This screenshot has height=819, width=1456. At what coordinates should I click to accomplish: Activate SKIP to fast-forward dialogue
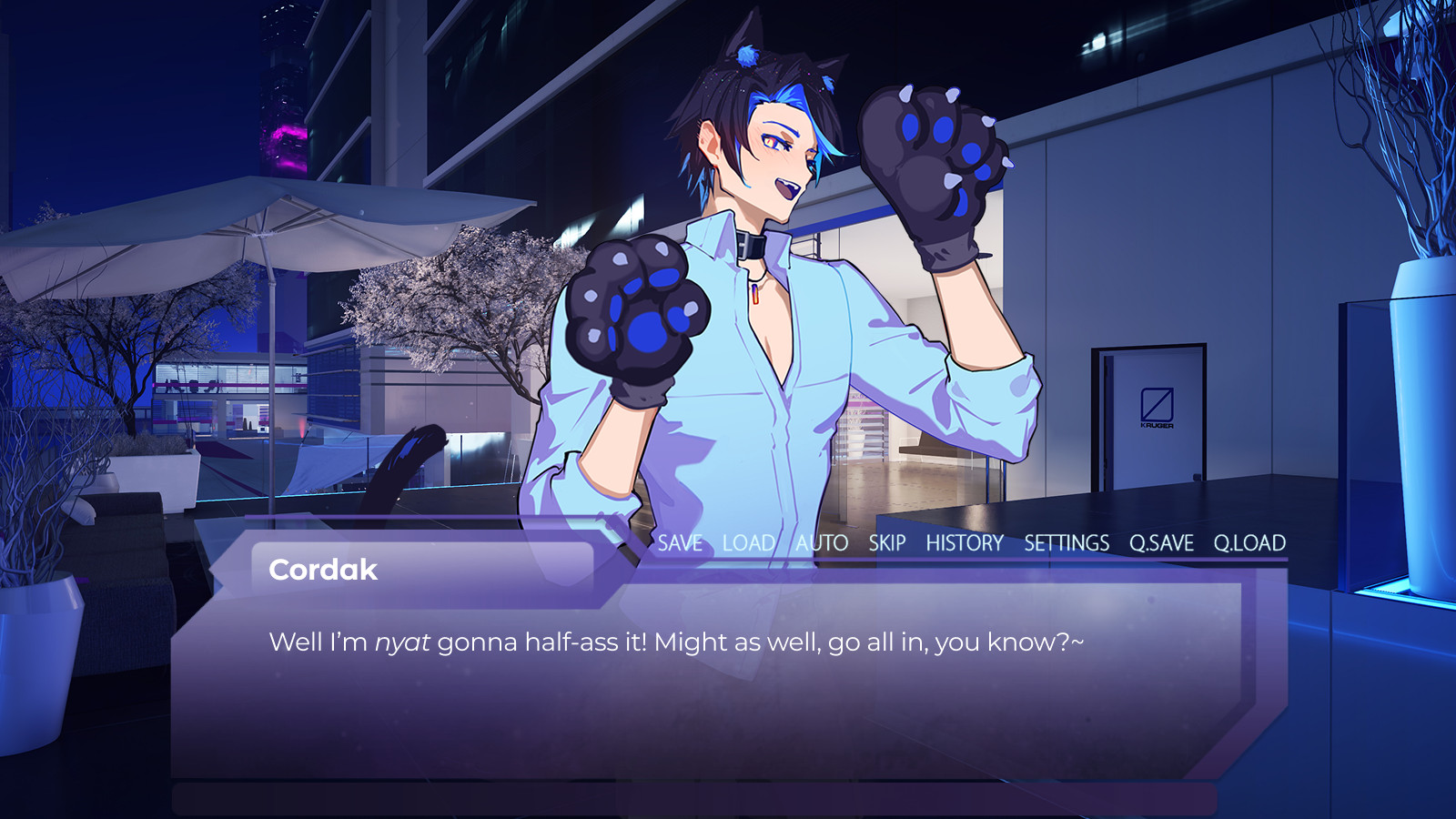pos(886,543)
